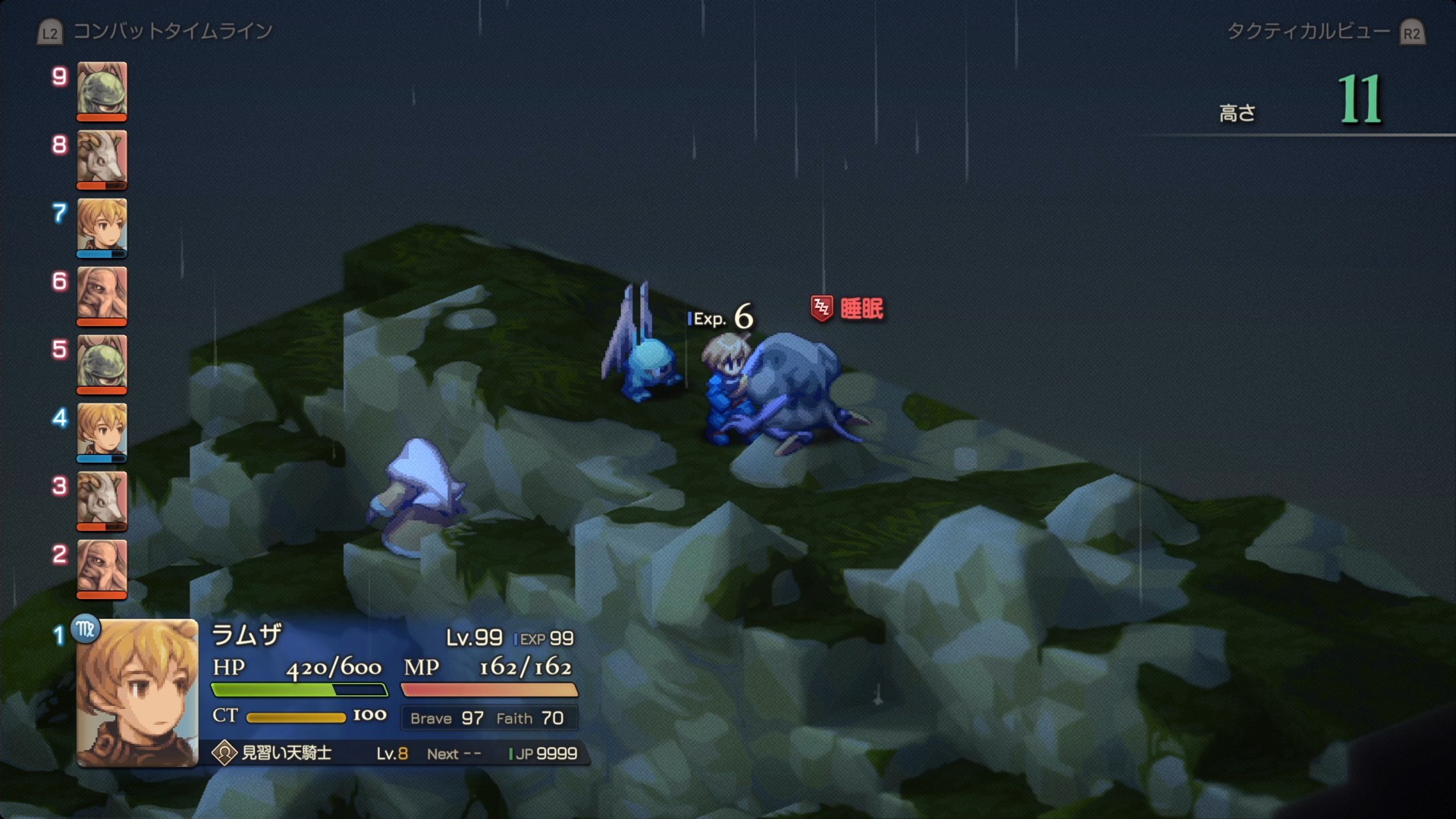Select the turn 3 portrait in the timeline
This screenshot has width=1456, height=819.
point(102,499)
